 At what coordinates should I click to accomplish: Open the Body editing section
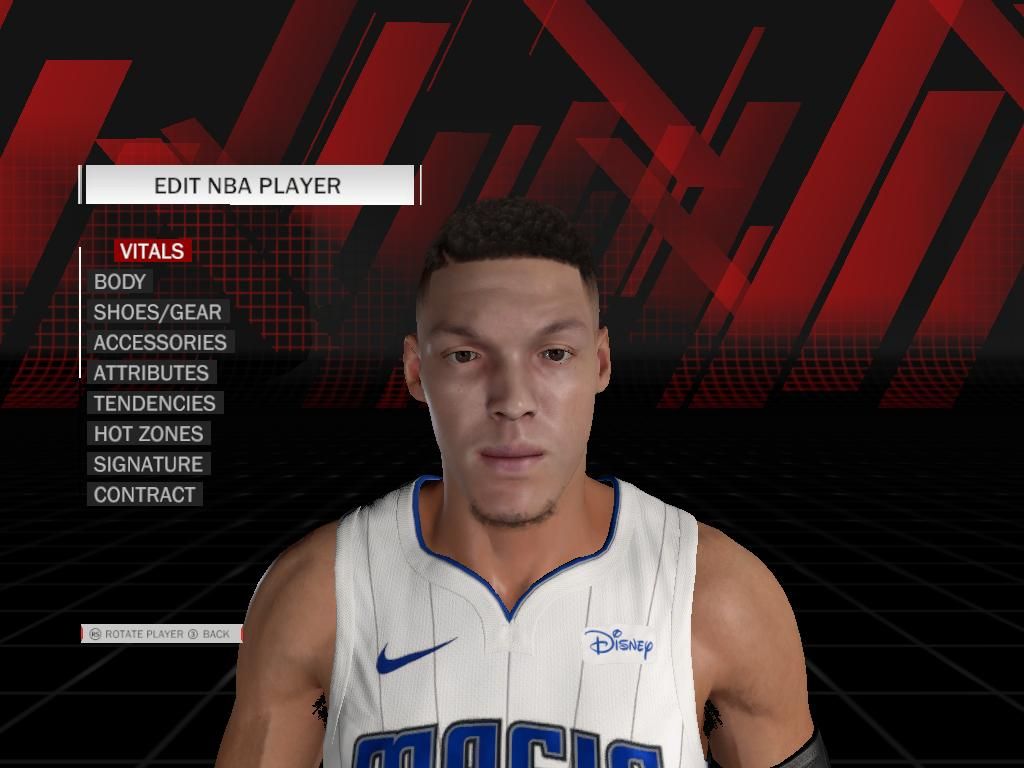pyautogui.click(x=120, y=282)
